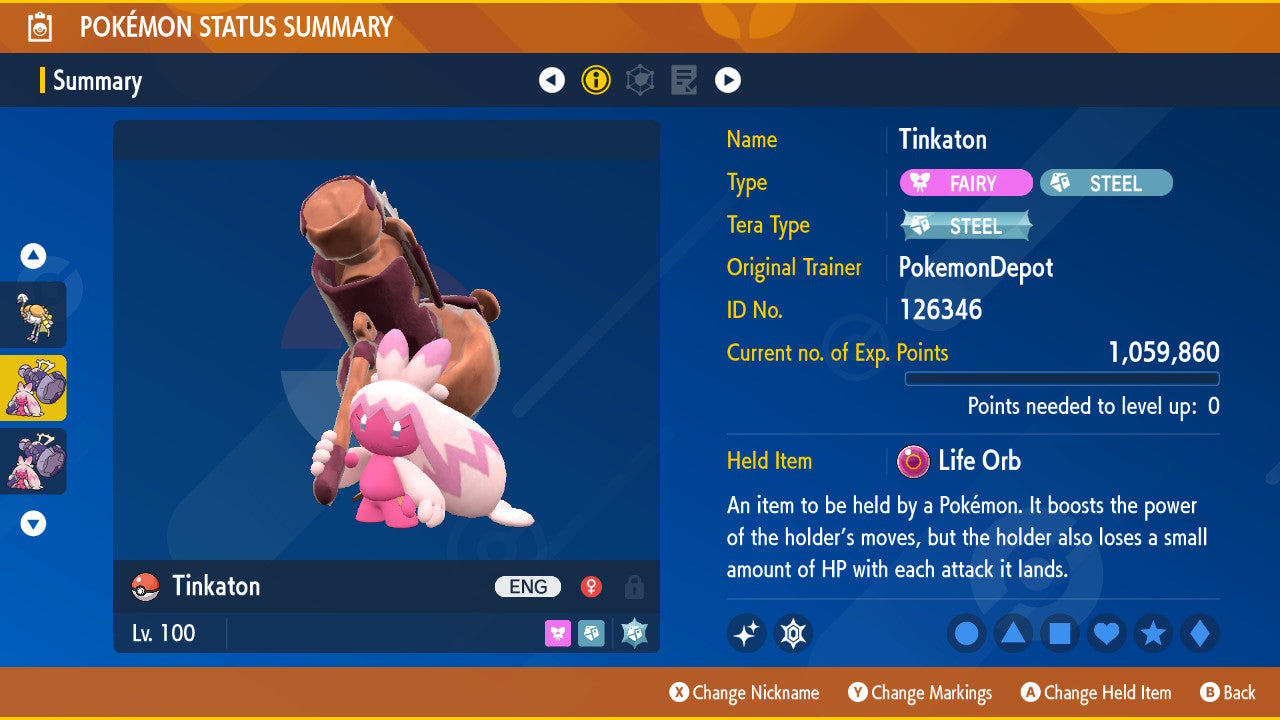The height and width of the screenshot is (720, 1280).
Task: Click the Steel Tera Type badge
Action: click(x=966, y=226)
